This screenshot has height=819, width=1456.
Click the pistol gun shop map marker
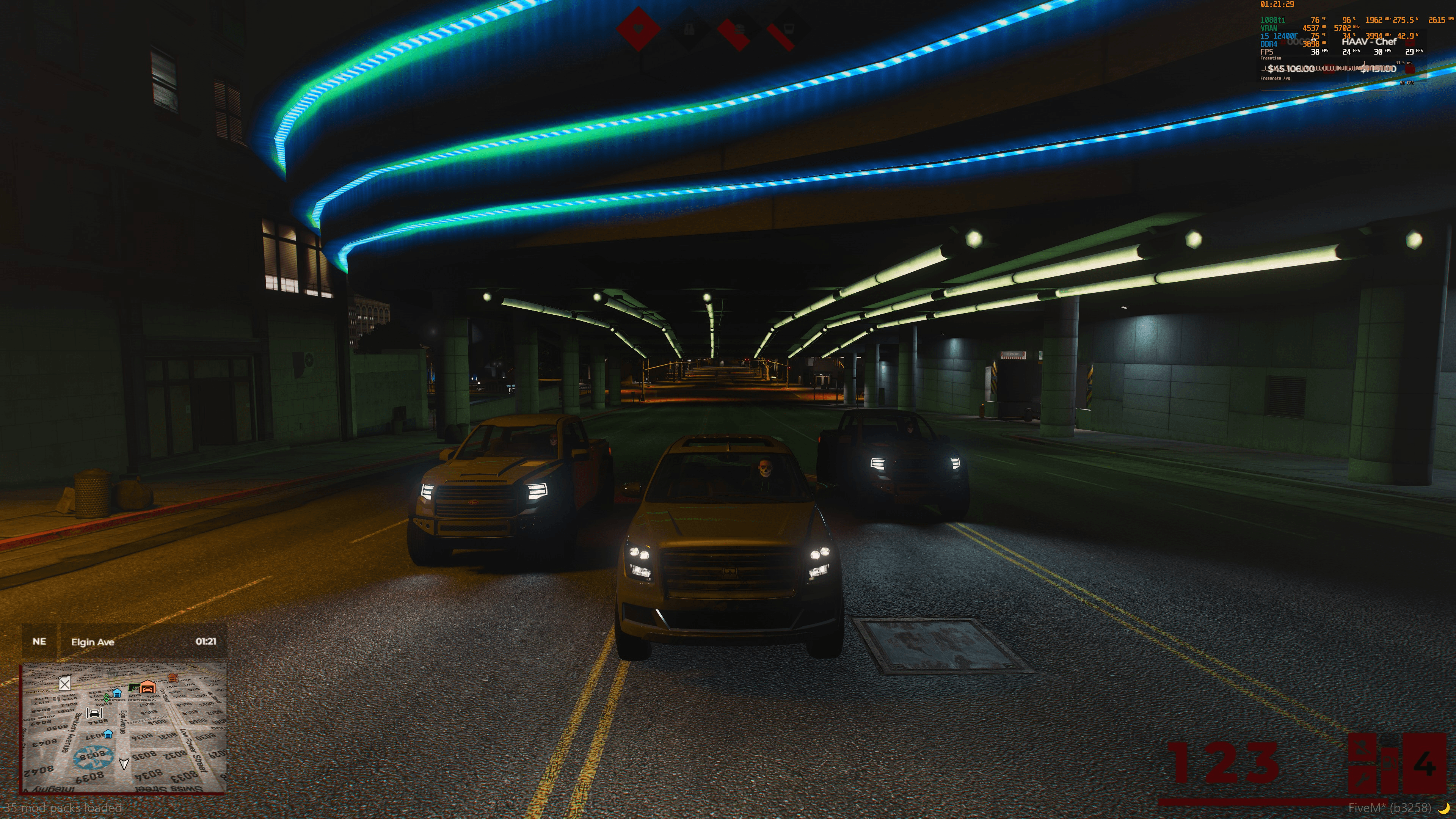tap(133, 687)
